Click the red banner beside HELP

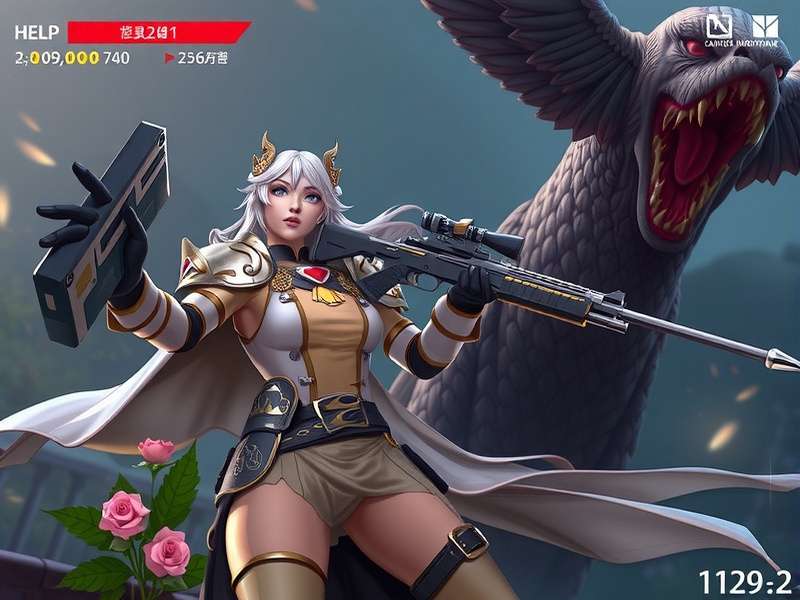(157, 32)
